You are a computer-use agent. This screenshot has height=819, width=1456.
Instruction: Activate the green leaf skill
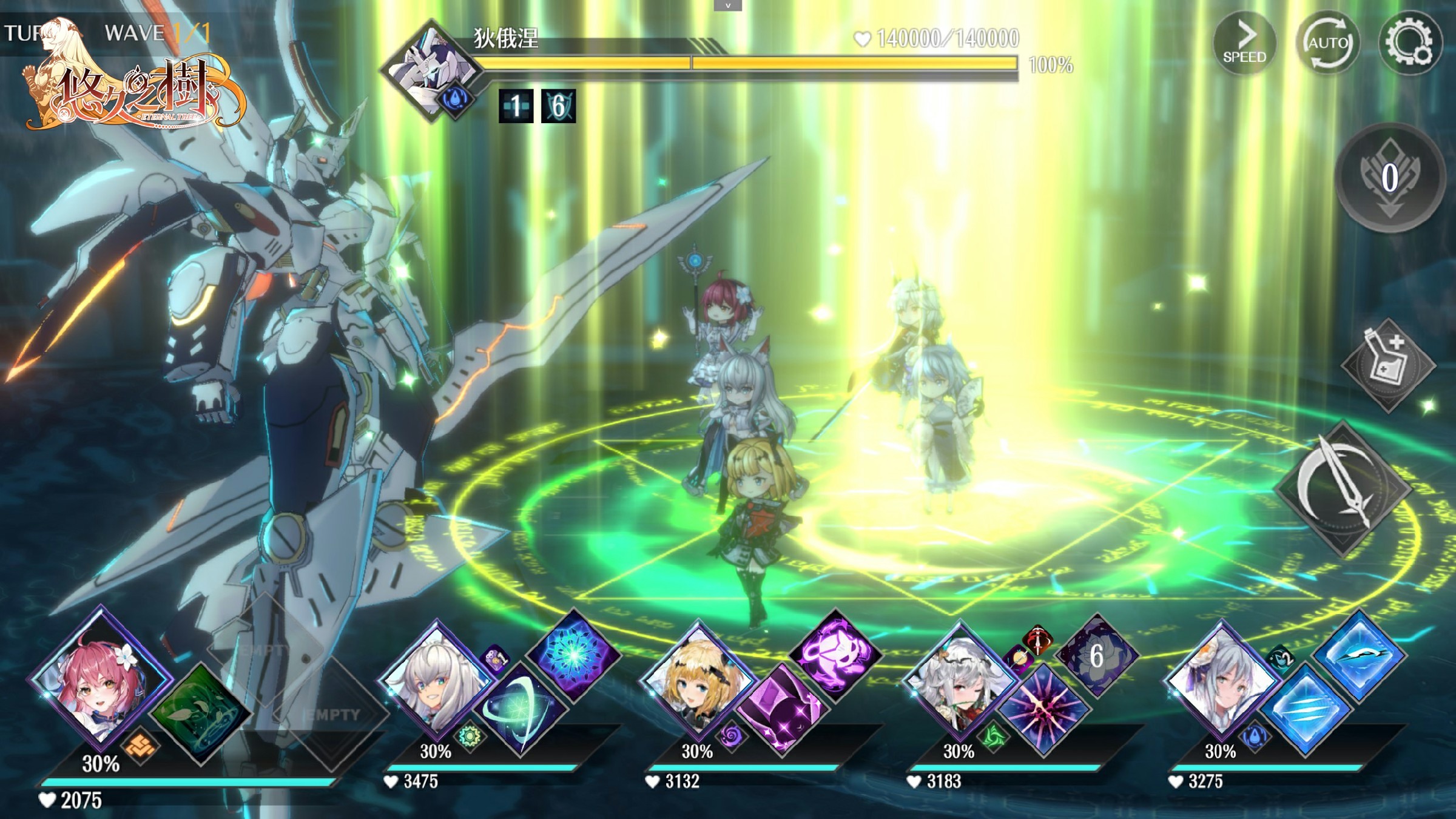tap(199, 713)
